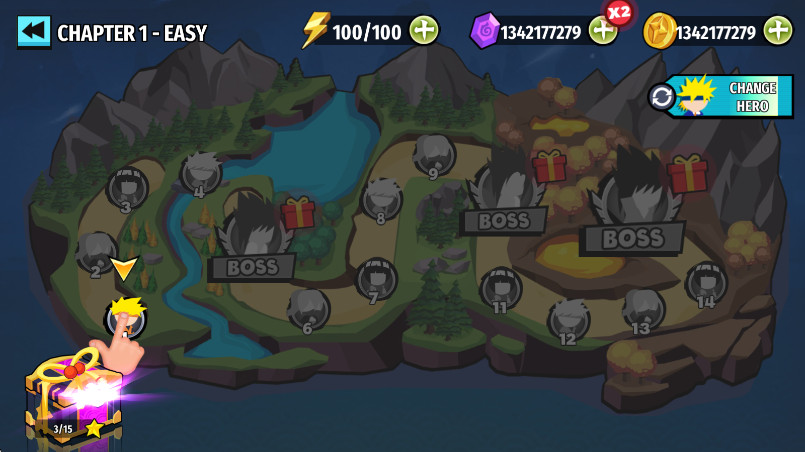Choose level 6 stage node
Screen dimensions: 805x452
tap(308, 309)
